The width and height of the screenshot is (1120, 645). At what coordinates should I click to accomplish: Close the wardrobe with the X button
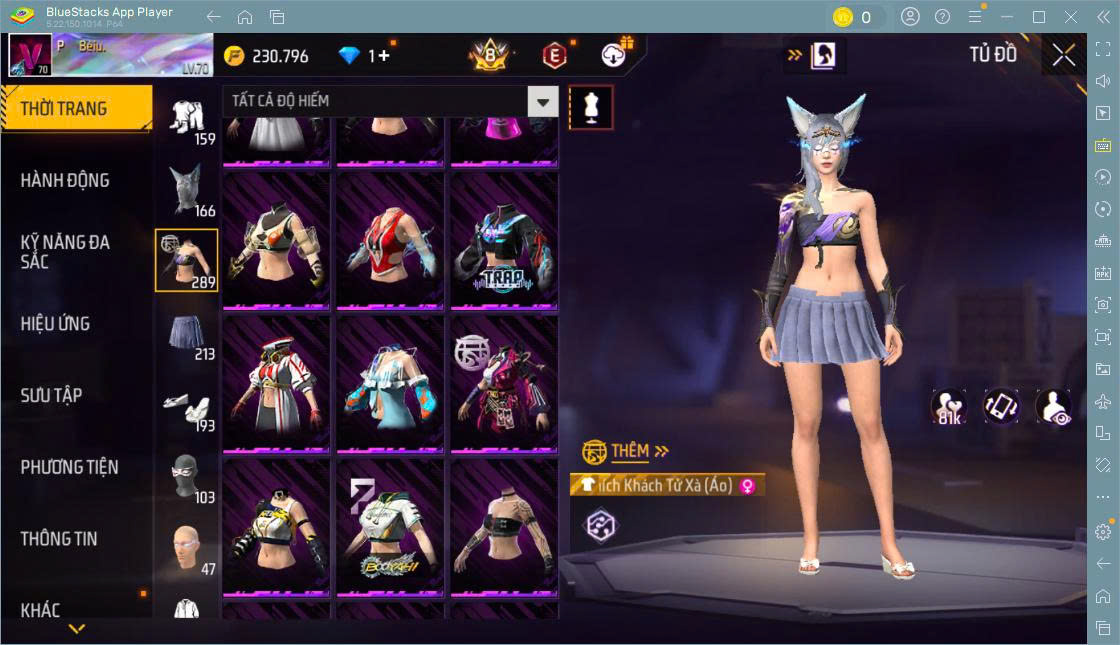click(x=1063, y=55)
